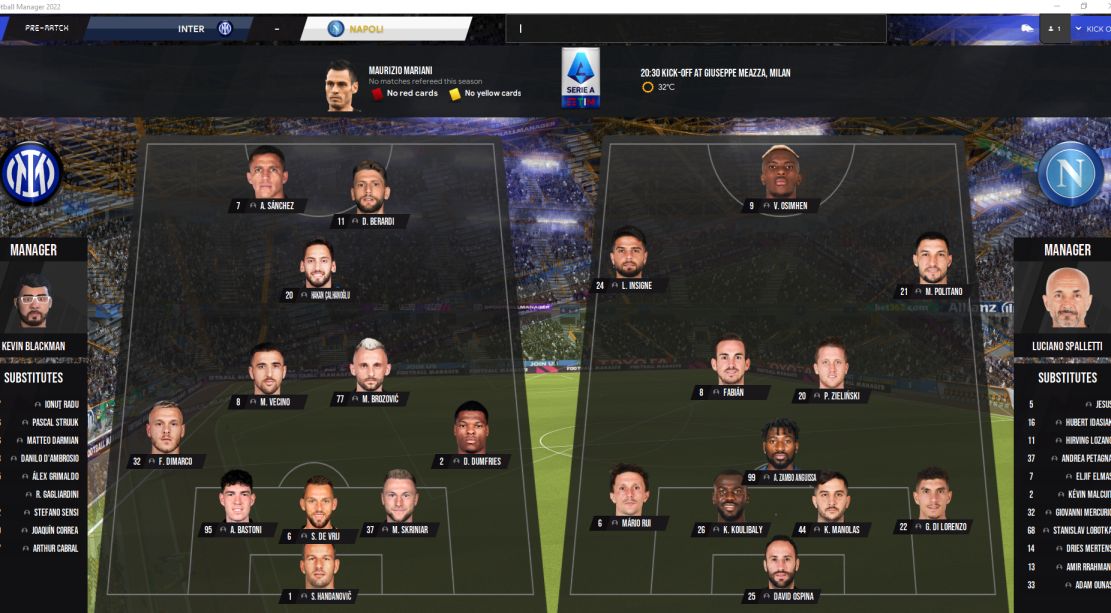This screenshot has height=613, width=1111.
Task: Click the search input field
Action: pos(696,29)
